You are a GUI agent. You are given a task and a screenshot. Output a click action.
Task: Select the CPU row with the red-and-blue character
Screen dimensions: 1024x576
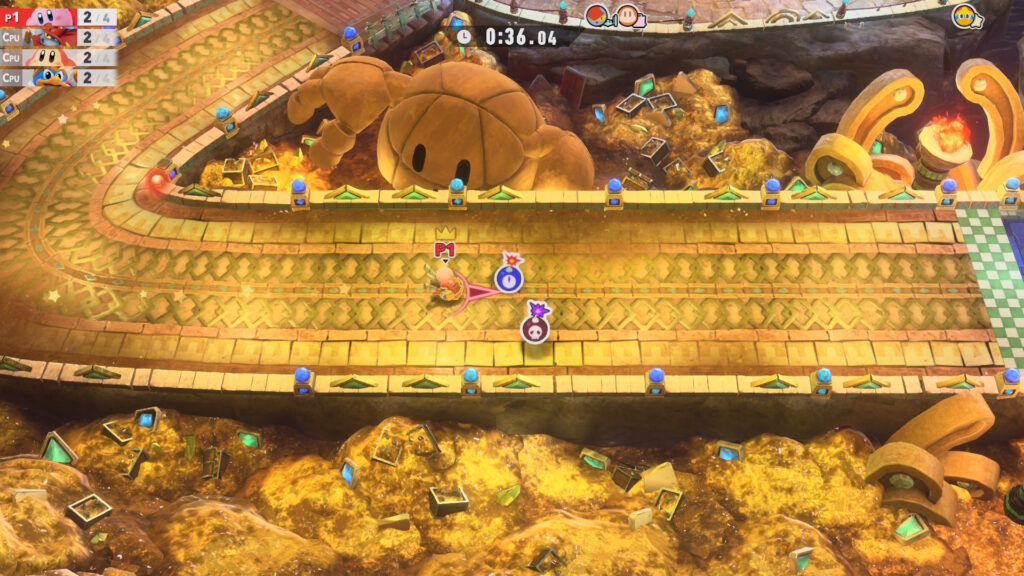[58, 37]
